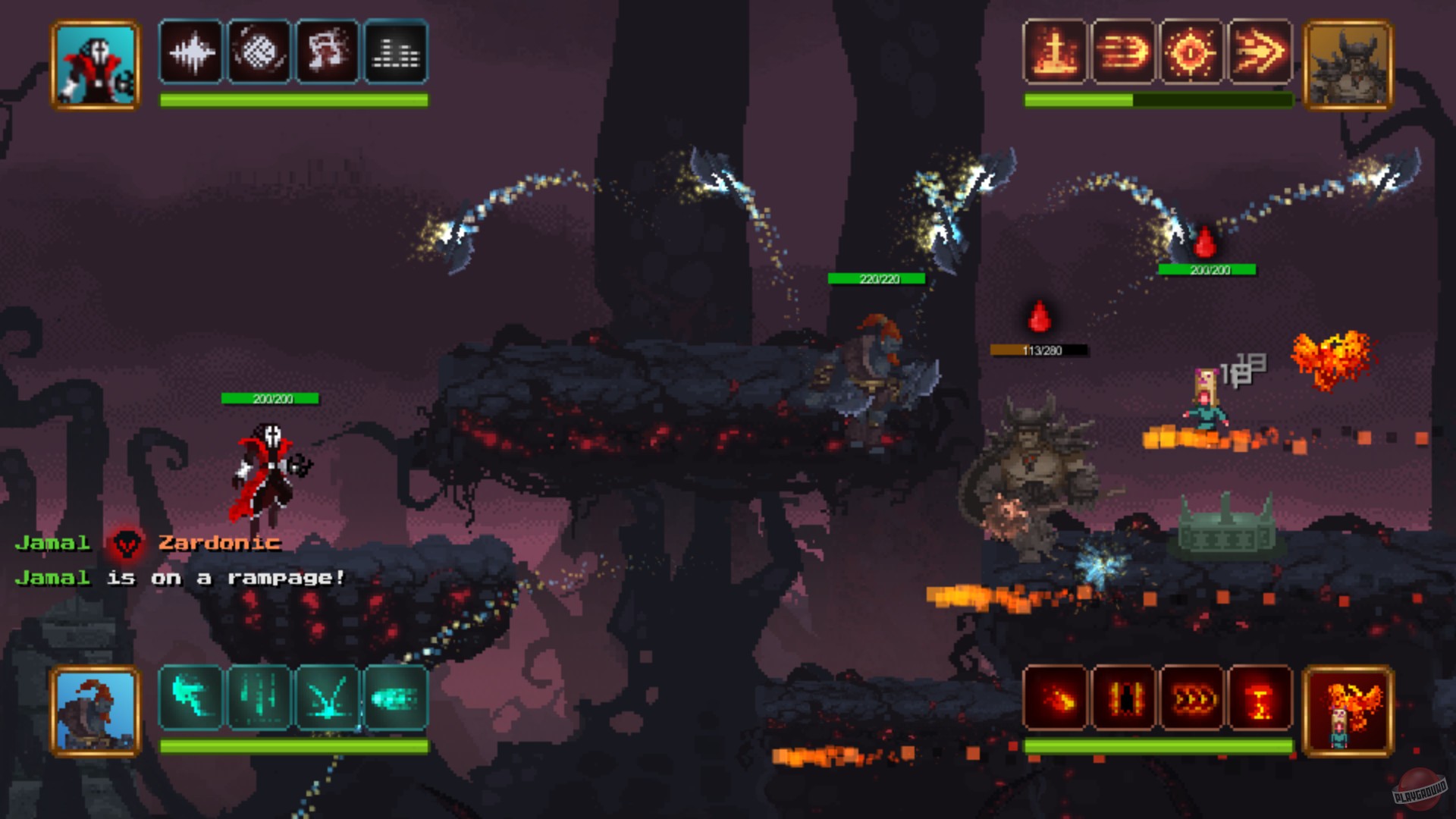1456x819 pixels.
Task: Click the Jamal name in the kill feed
Action: click(52, 542)
